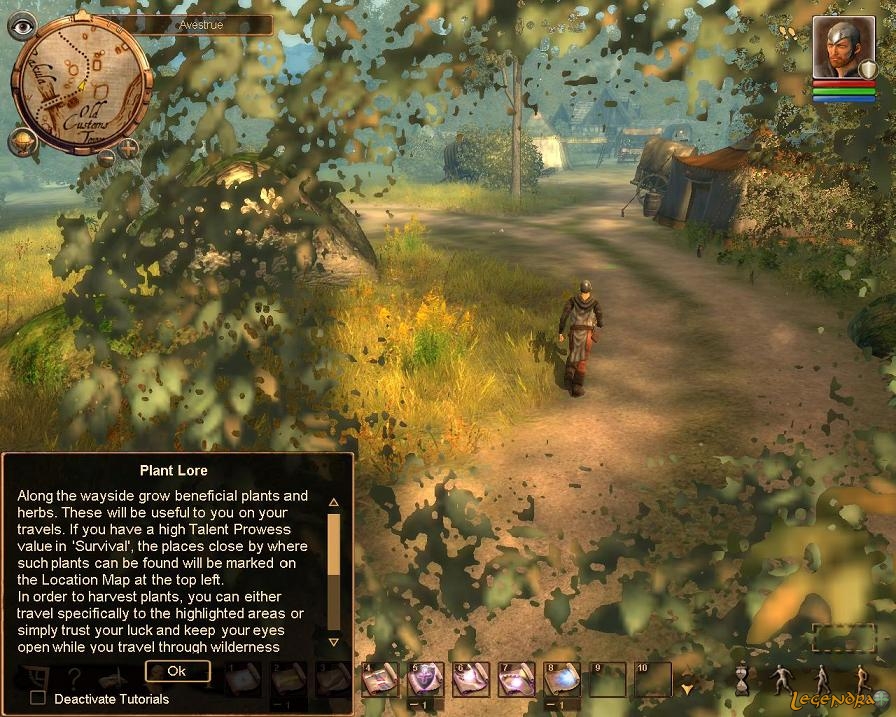The width and height of the screenshot is (896, 717).
Task: Use the scroll in quickslot 6
Action: point(471,680)
